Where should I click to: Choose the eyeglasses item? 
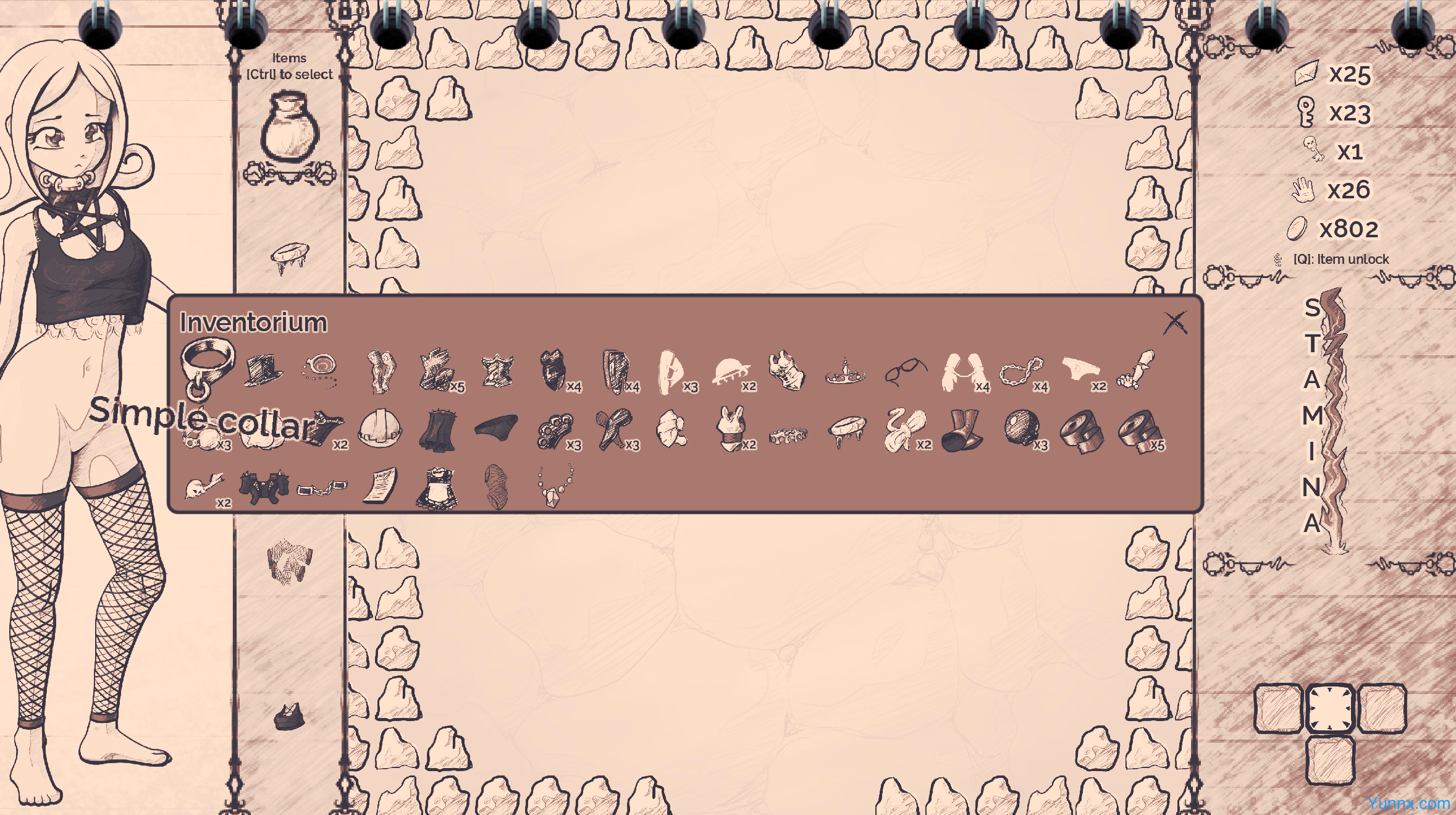point(905,372)
